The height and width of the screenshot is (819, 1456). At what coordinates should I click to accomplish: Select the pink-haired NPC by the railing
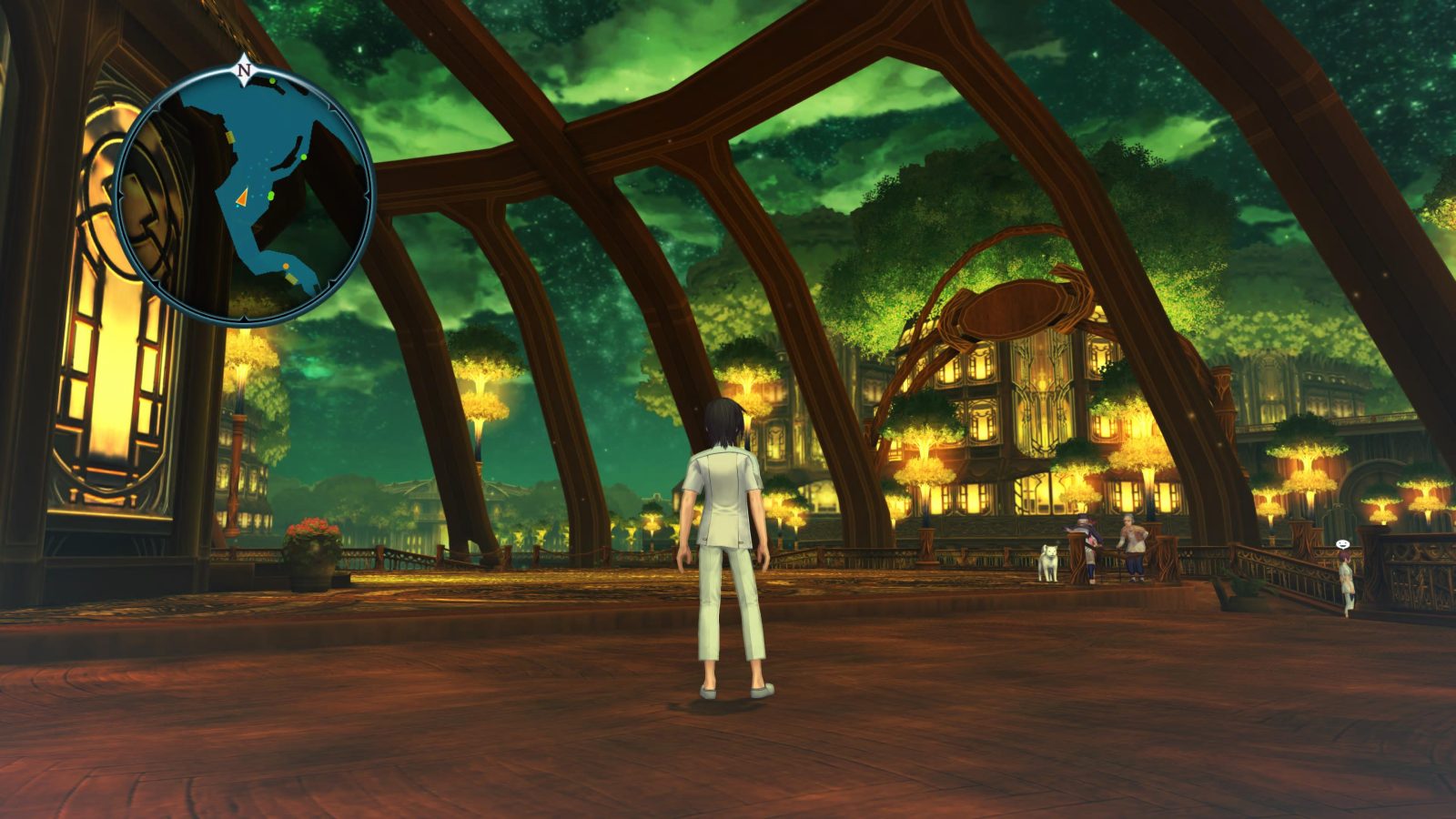coord(1345,577)
